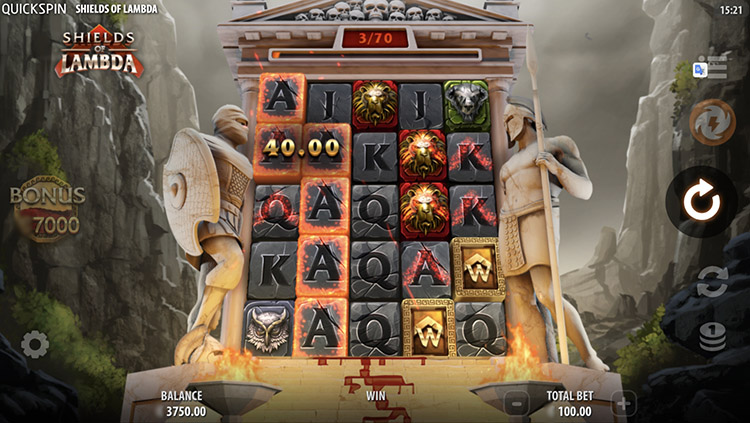Buy the Bonus feature for 7000
The width and height of the screenshot is (750, 423).
tap(47, 211)
